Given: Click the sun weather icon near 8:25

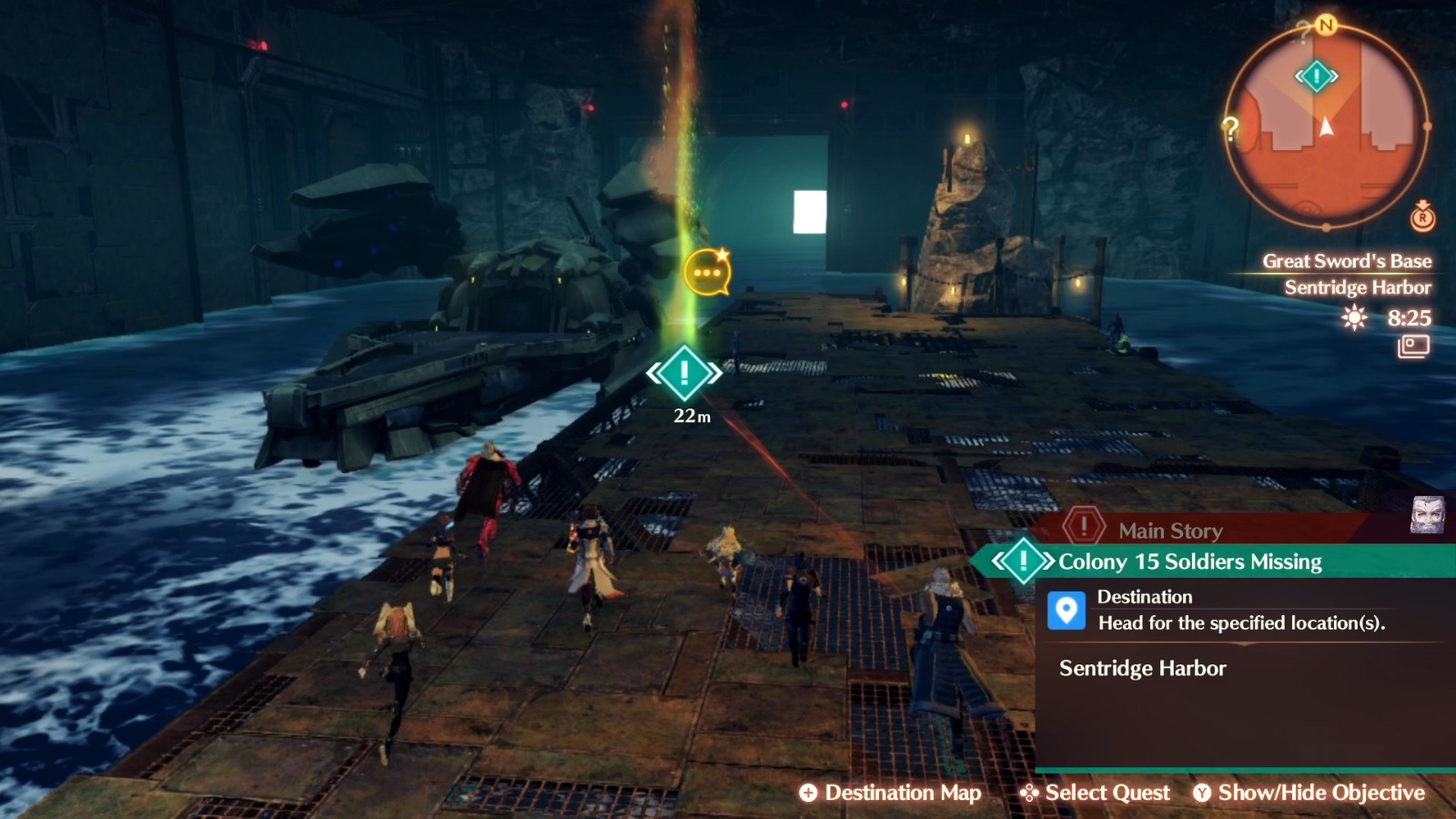Looking at the screenshot, I should (x=1354, y=319).
